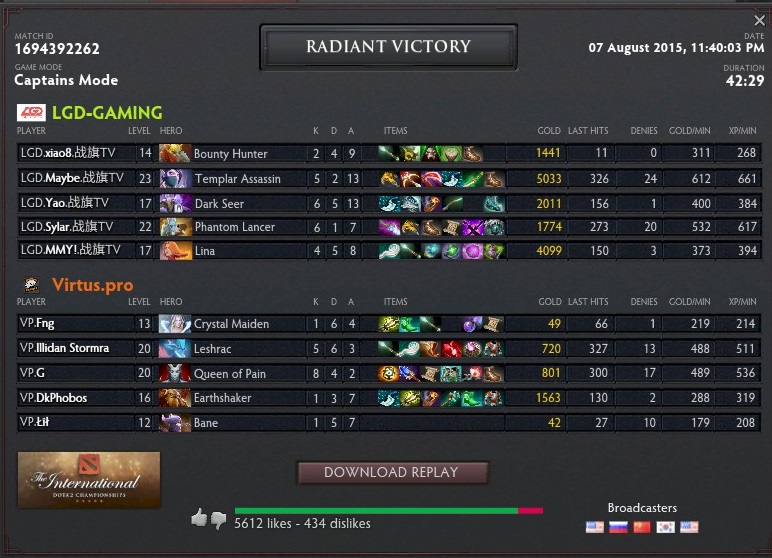This screenshot has height=558, width=772.
Task: Click the Leshrac hero portrait
Action: click(x=174, y=349)
